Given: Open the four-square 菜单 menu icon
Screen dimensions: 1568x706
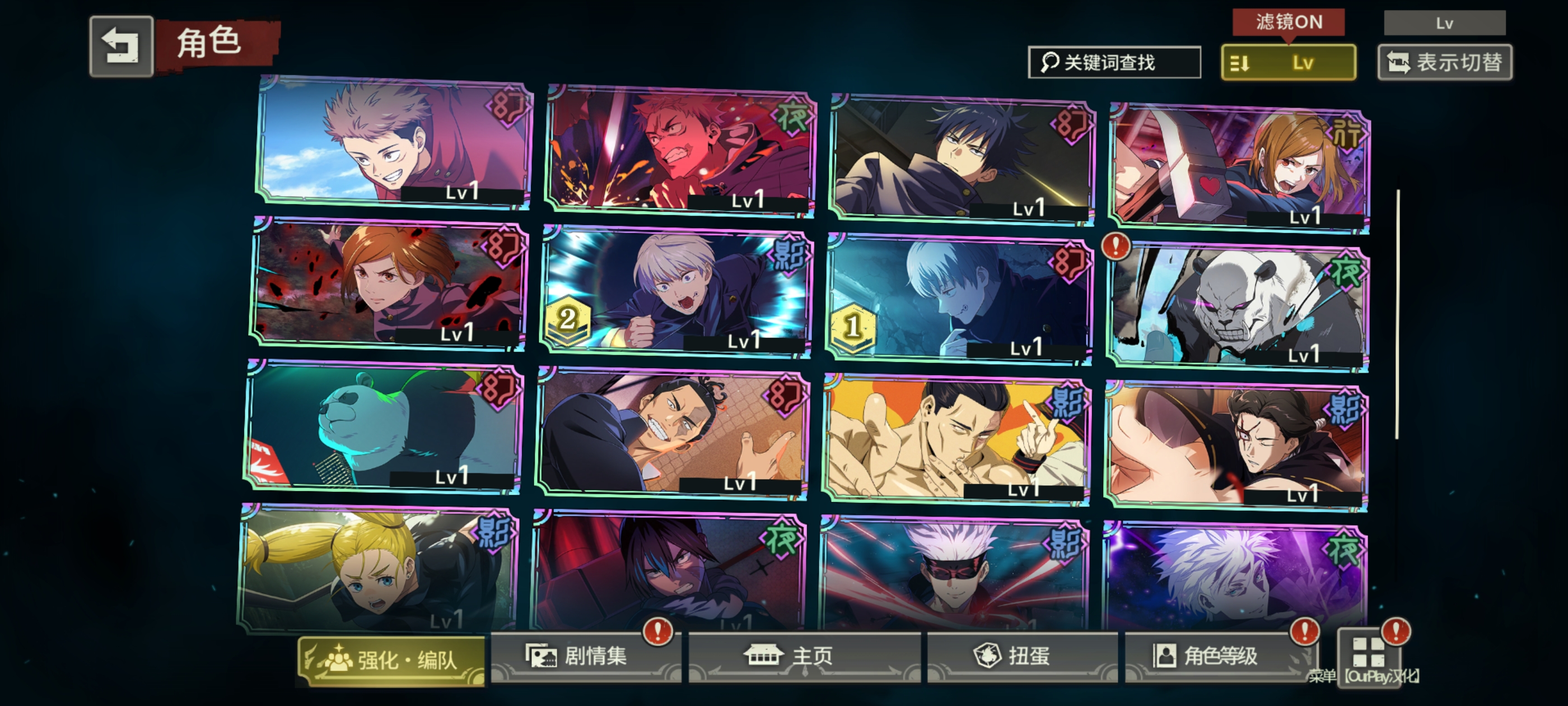Looking at the screenshot, I should coord(1368,653).
